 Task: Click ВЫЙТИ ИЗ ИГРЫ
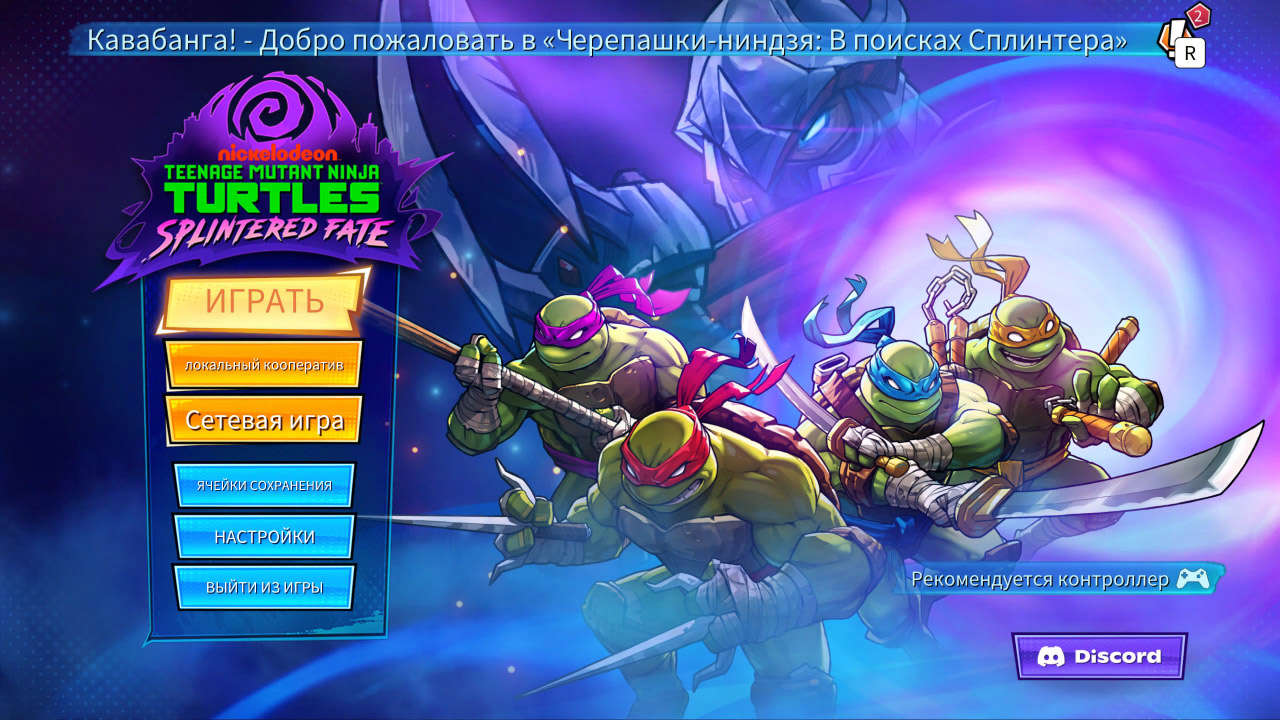263,587
